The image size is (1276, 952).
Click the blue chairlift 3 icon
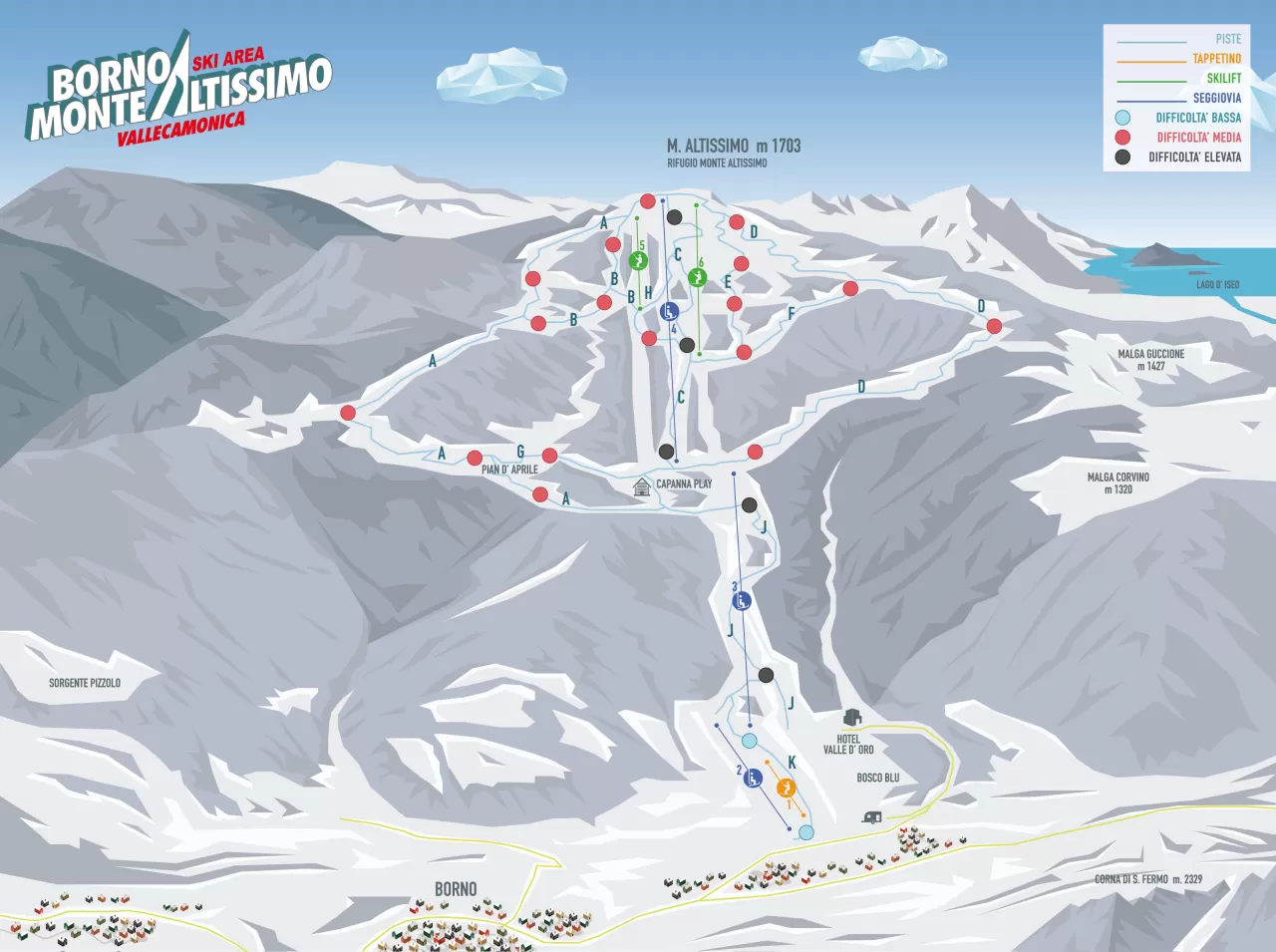741,601
